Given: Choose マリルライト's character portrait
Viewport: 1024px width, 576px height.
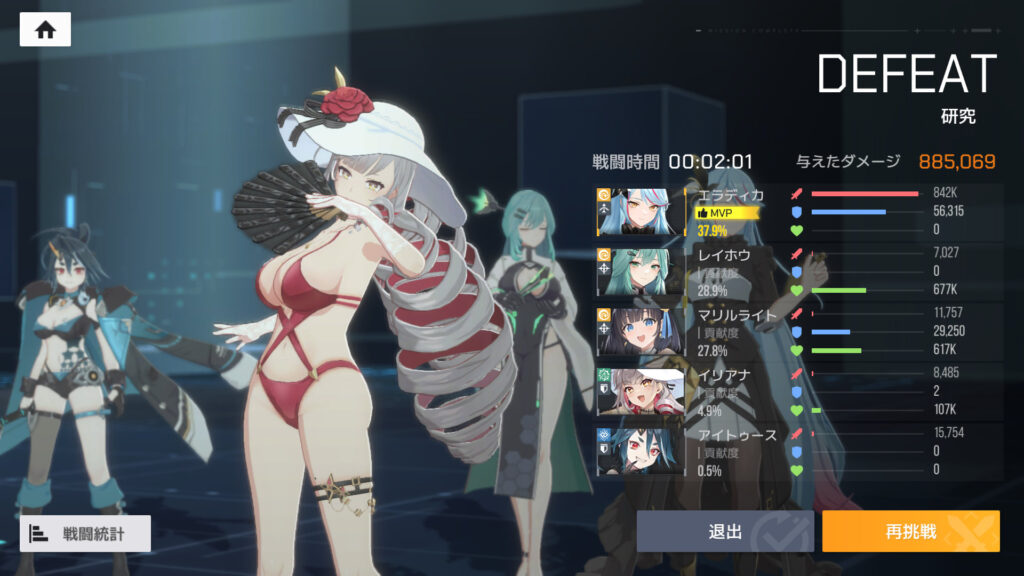Looking at the screenshot, I should point(640,332).
